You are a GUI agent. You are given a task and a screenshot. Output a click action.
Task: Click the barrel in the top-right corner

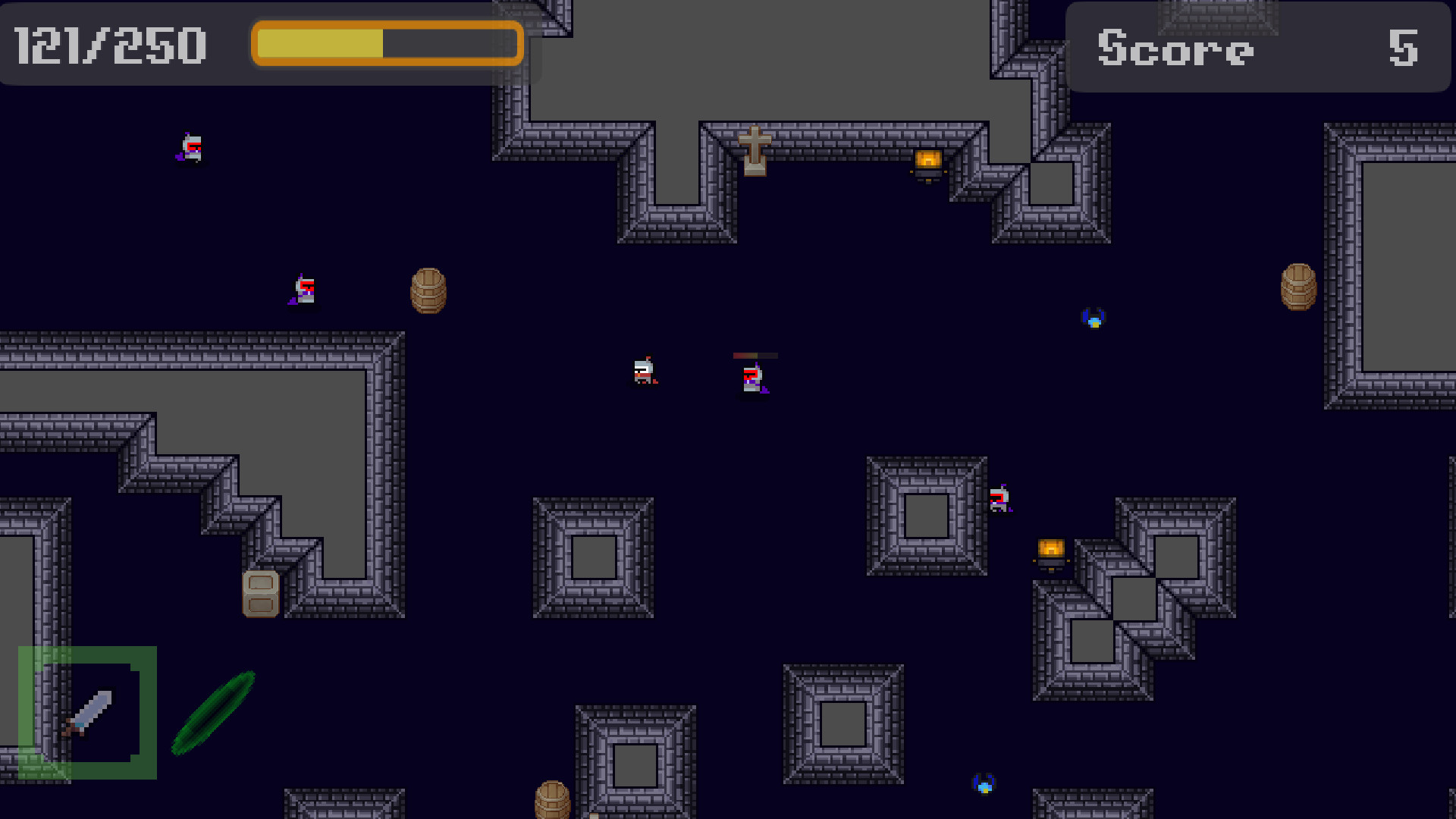(1298, 287)
